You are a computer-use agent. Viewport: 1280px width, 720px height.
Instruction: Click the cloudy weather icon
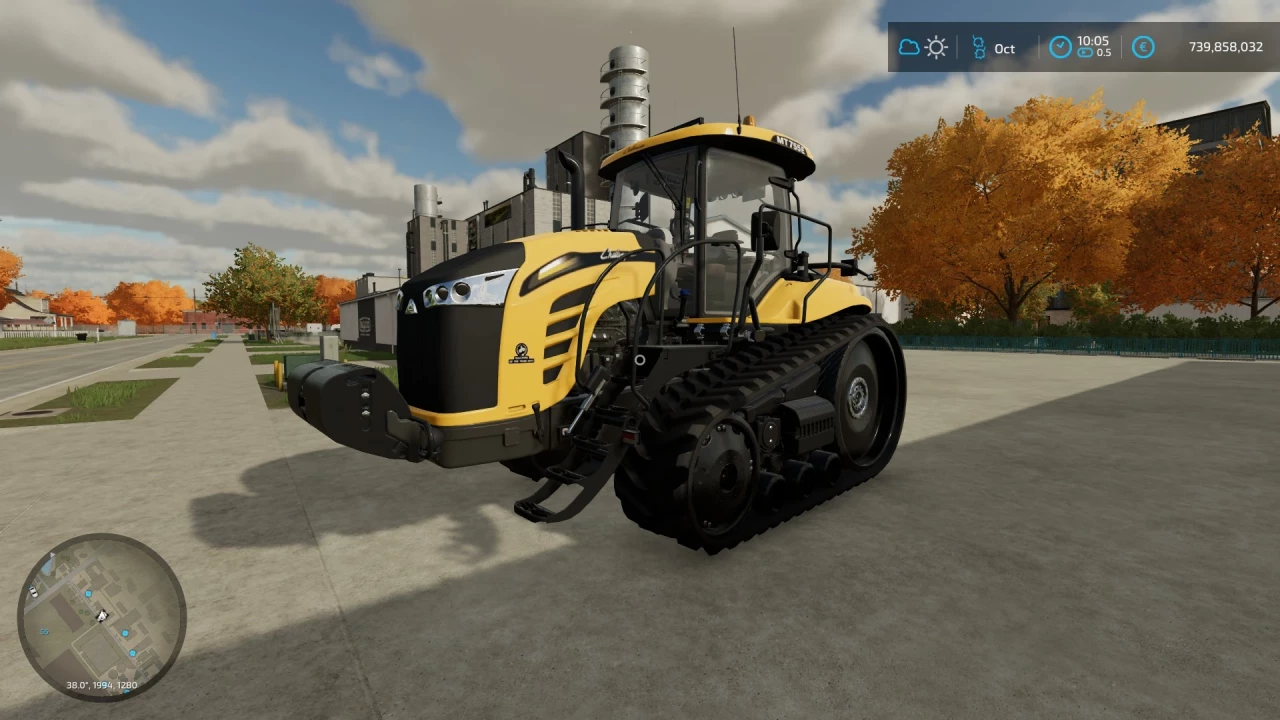coord(909,47)
